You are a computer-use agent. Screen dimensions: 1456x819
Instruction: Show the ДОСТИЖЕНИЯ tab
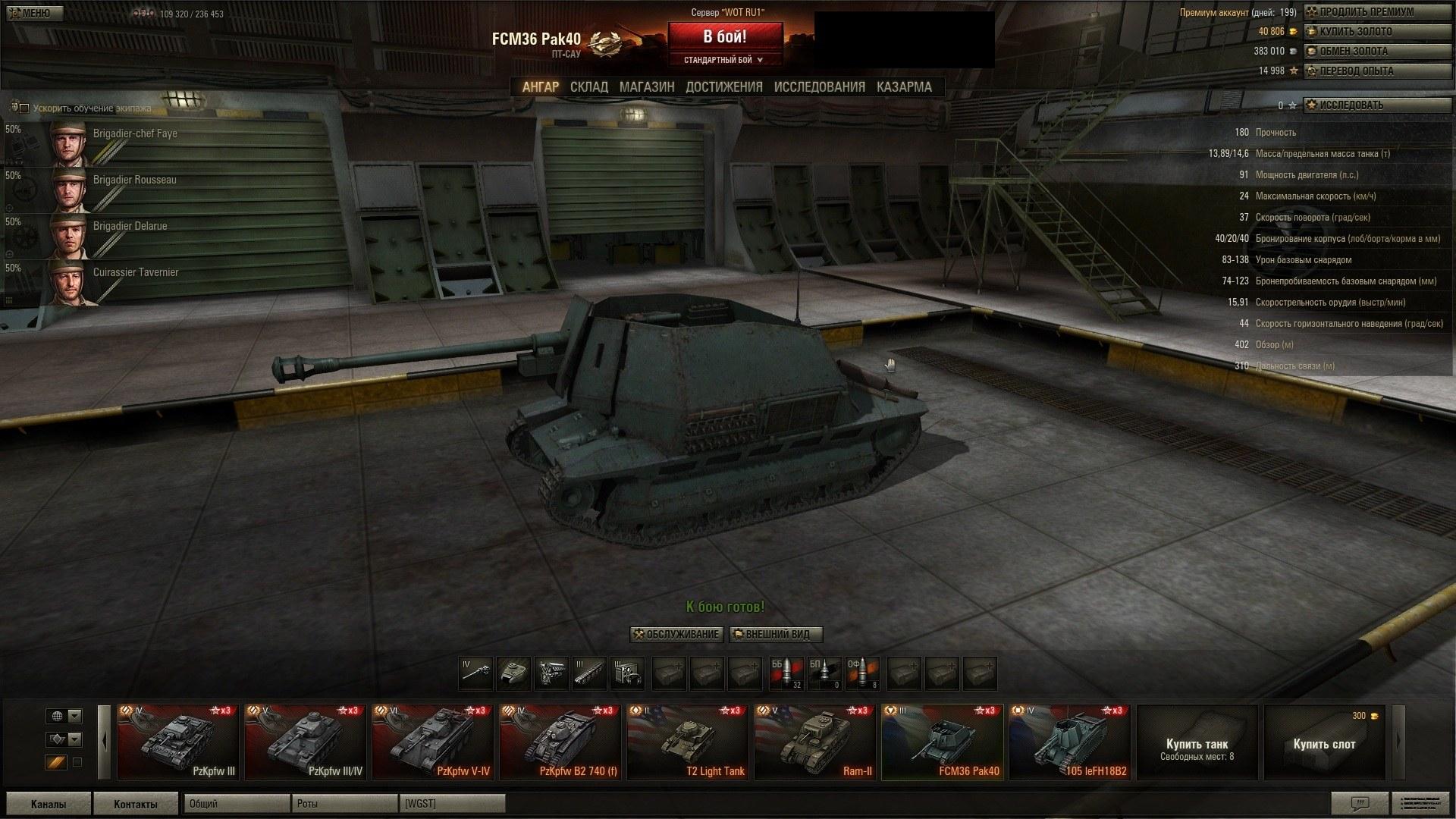pos(723,87)
